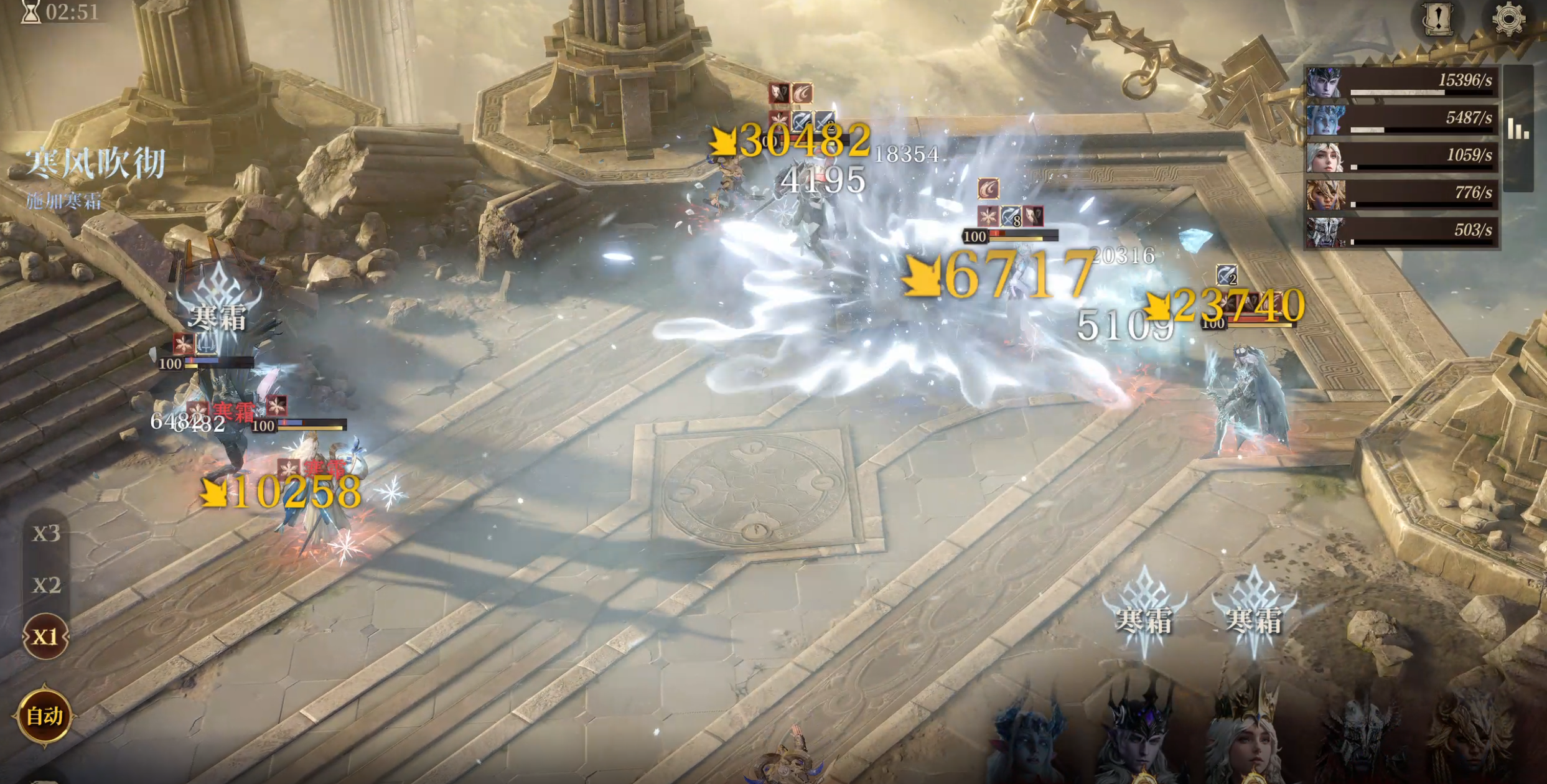The width and height of the screenshot is (1547, 784).
Task: Choose the 1059/s hero damage row
Action: pos(1401,157)
